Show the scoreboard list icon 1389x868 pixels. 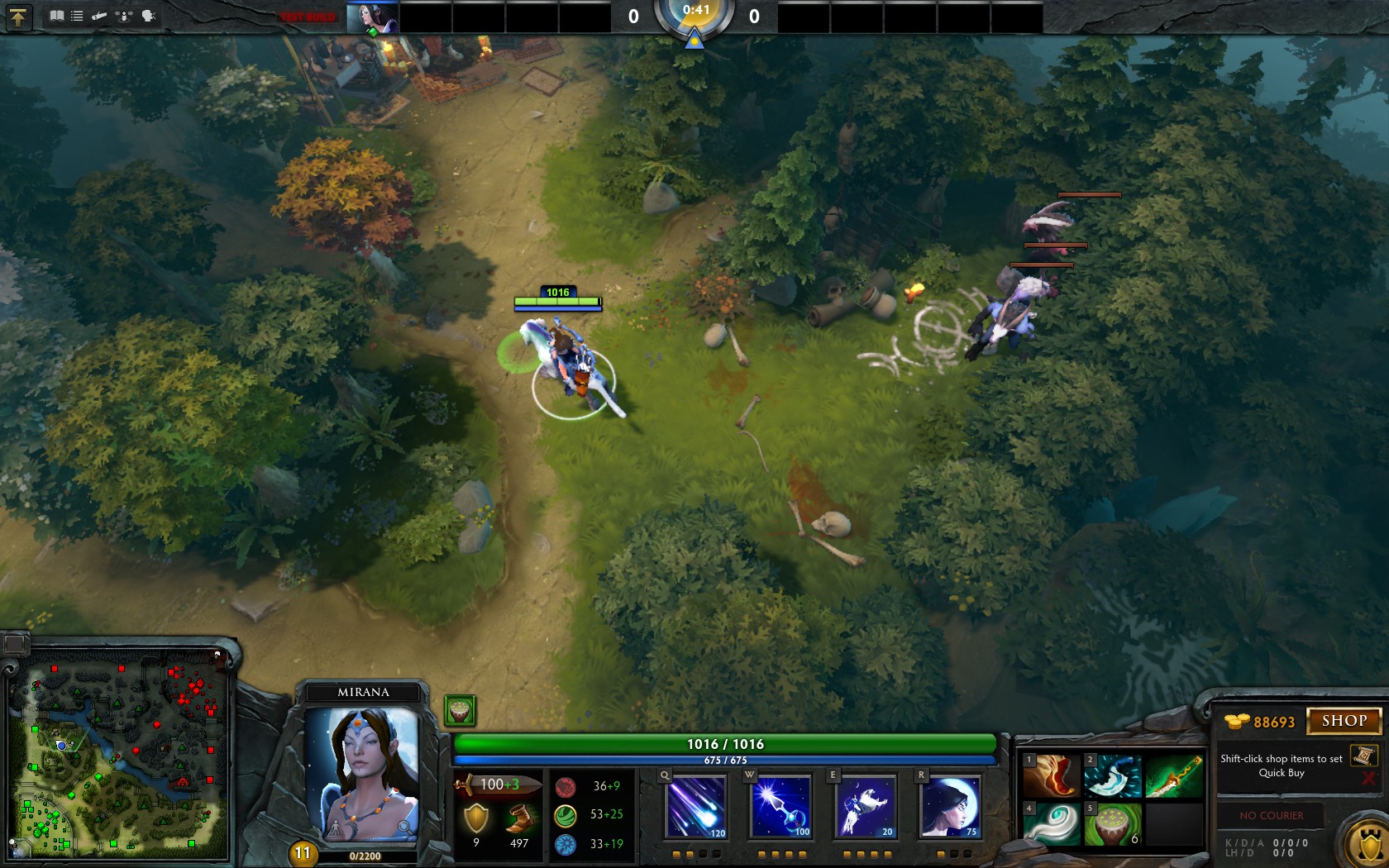click(77, 16)
